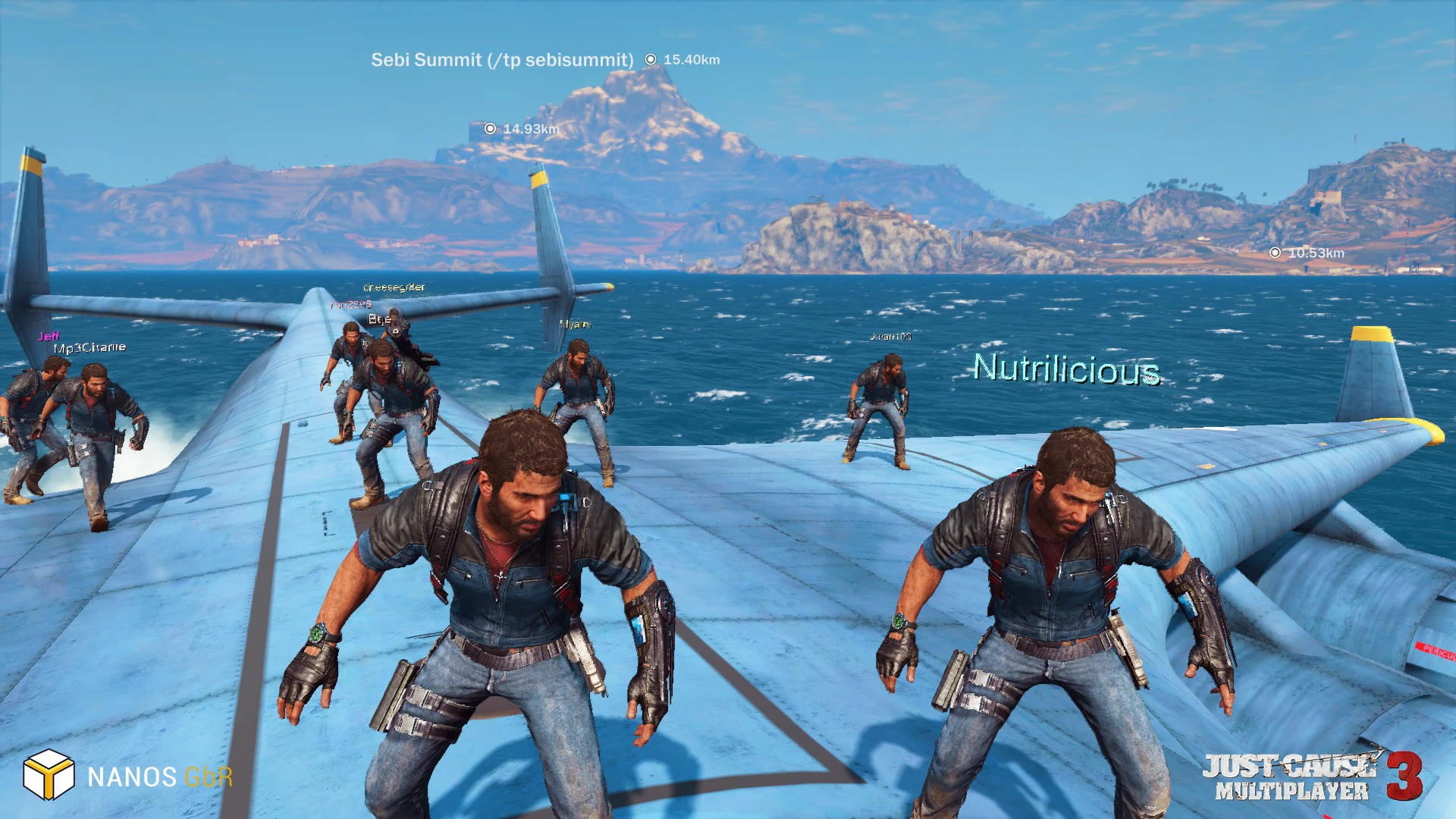Select the 14.93km distance marker icon
1456x819 pixels.
click(491, 129)
